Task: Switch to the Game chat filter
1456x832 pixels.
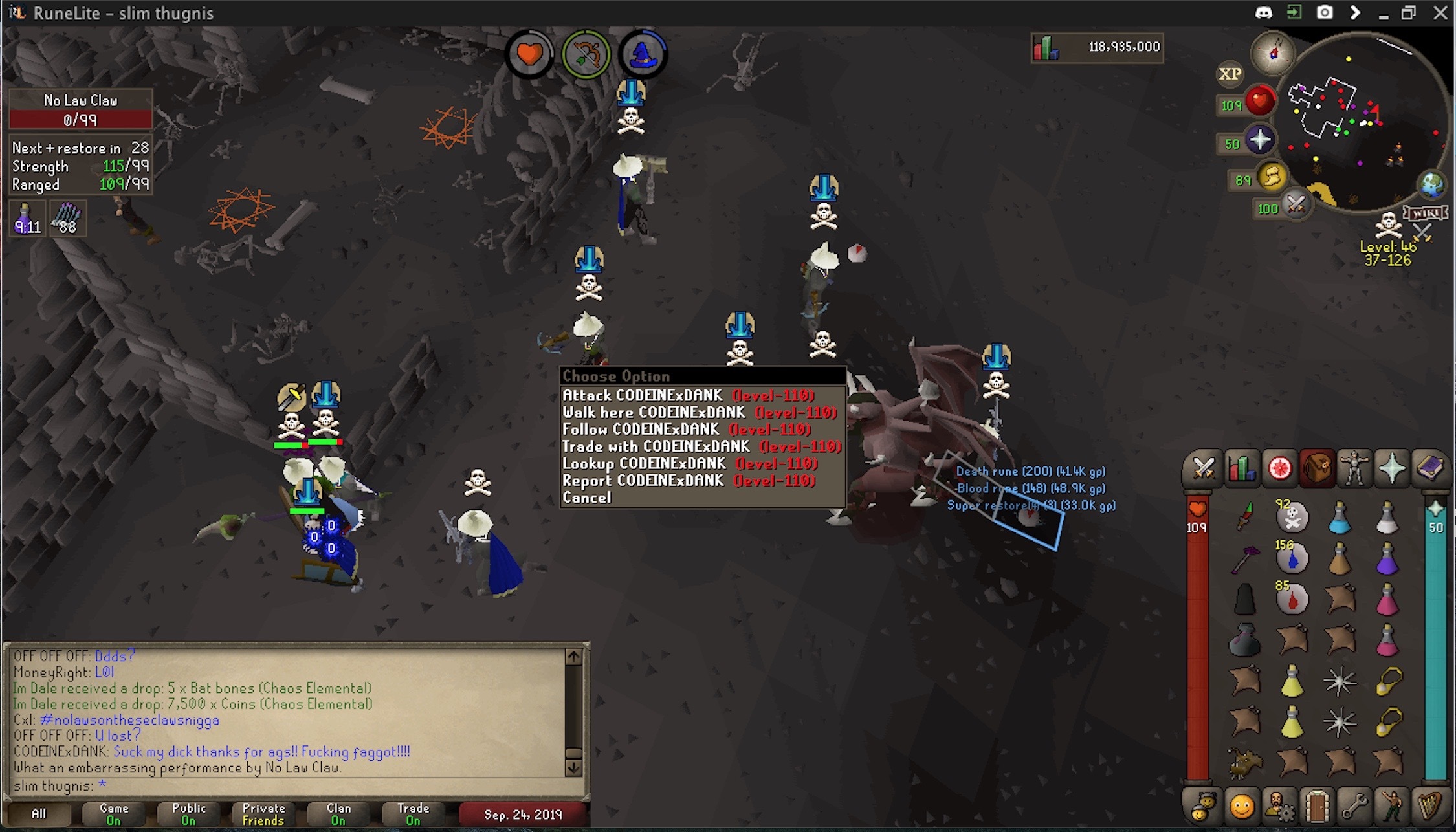Action: point(114,814)
